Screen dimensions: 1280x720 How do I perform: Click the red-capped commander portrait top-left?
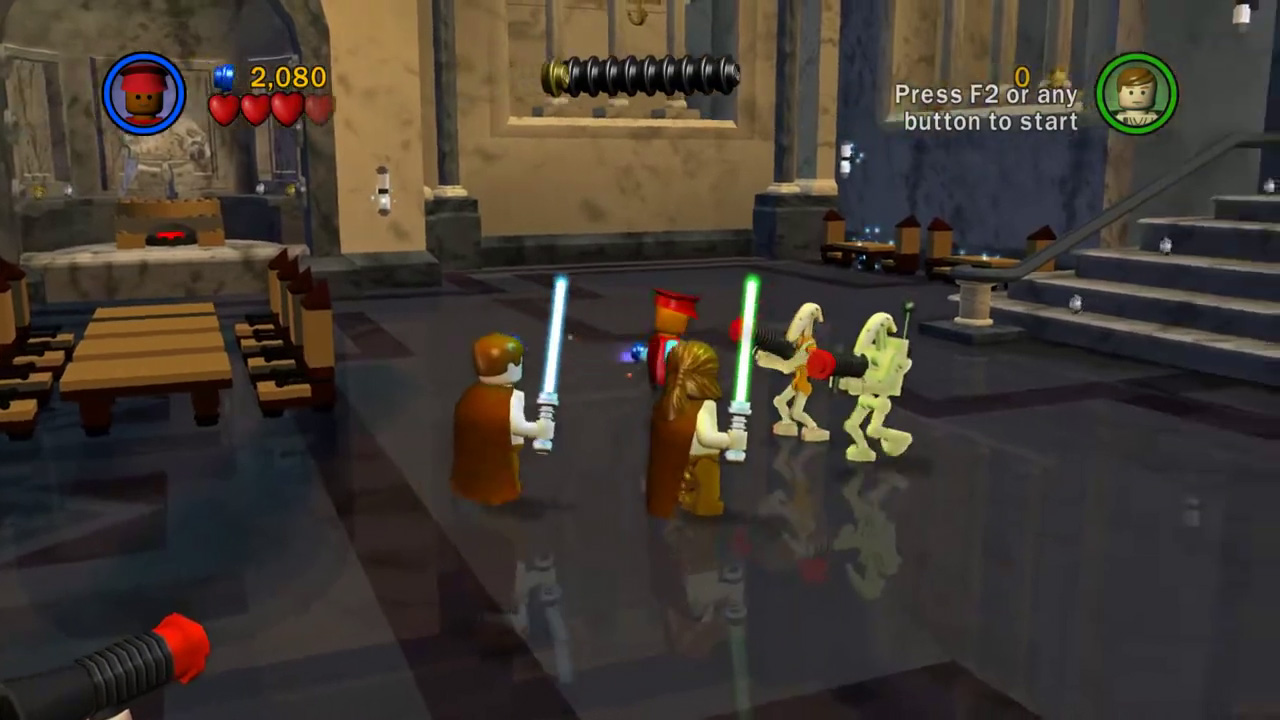pyautogui.click(x=142, y=92)
